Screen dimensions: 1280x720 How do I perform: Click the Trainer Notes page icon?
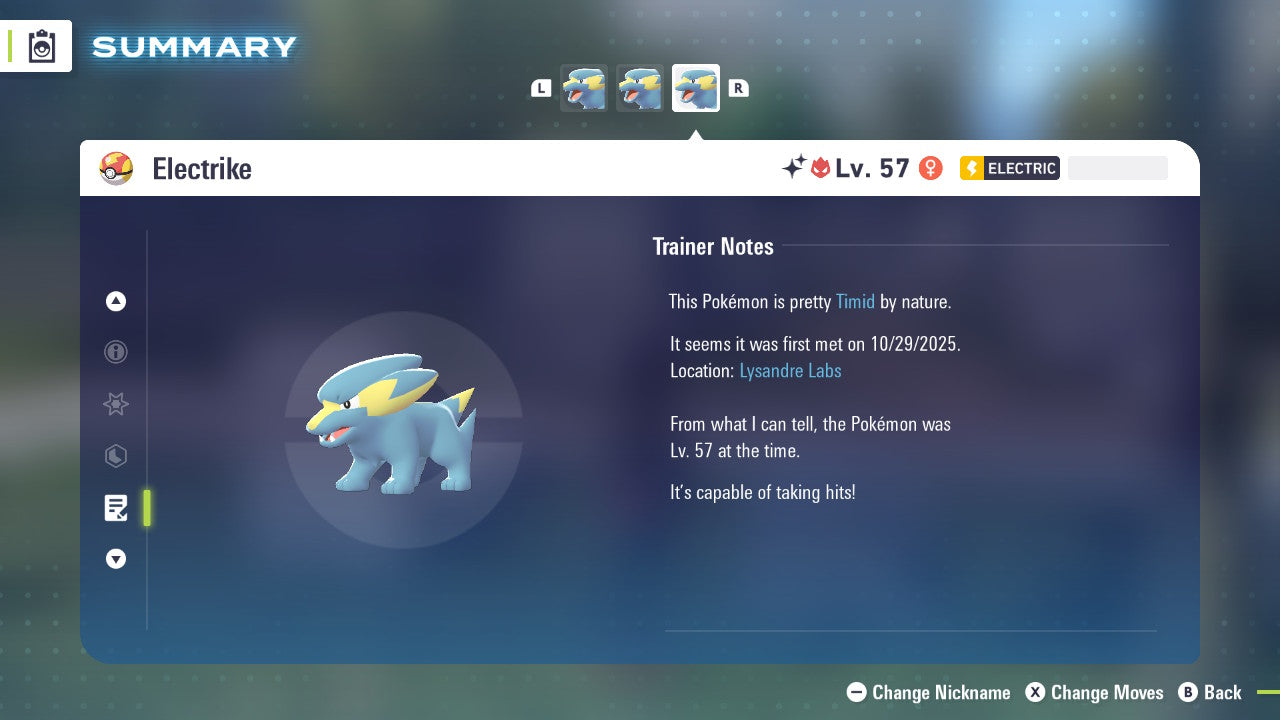coord(116,508)
